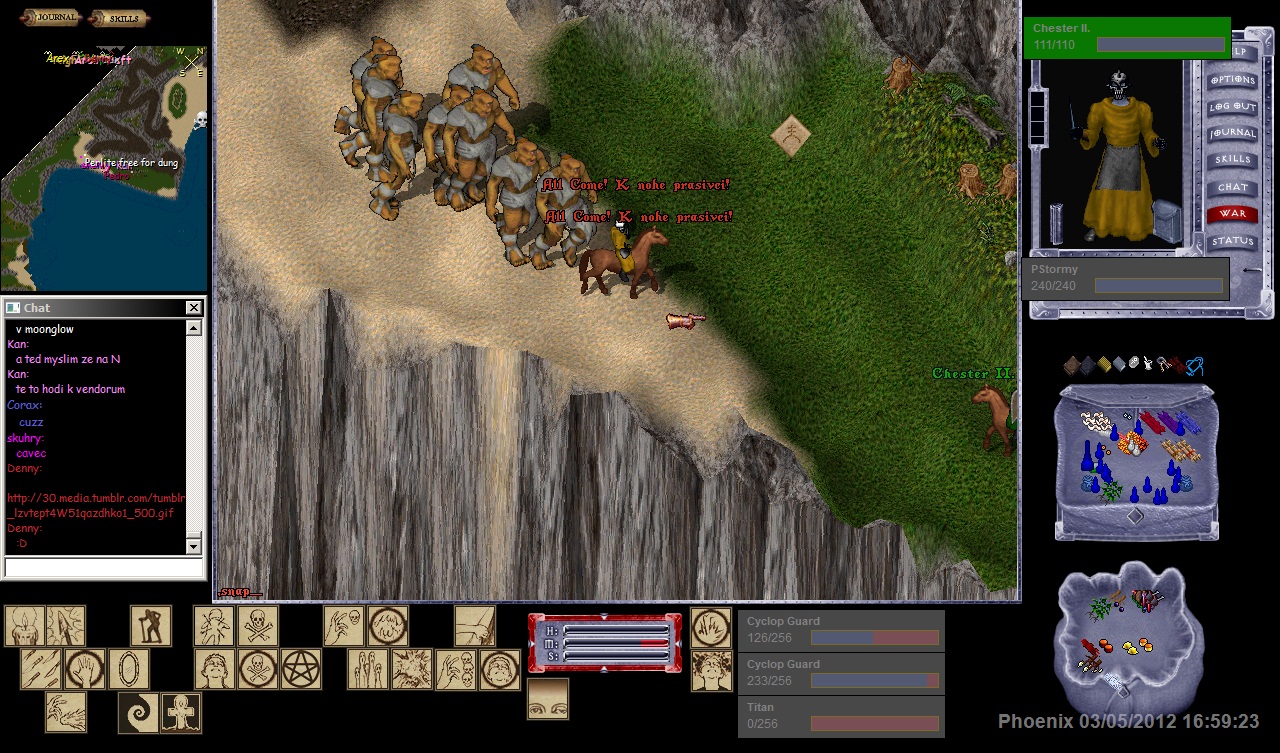
Task: Open the Status button on the paperdoll
Action: [x=1232, y=241]
